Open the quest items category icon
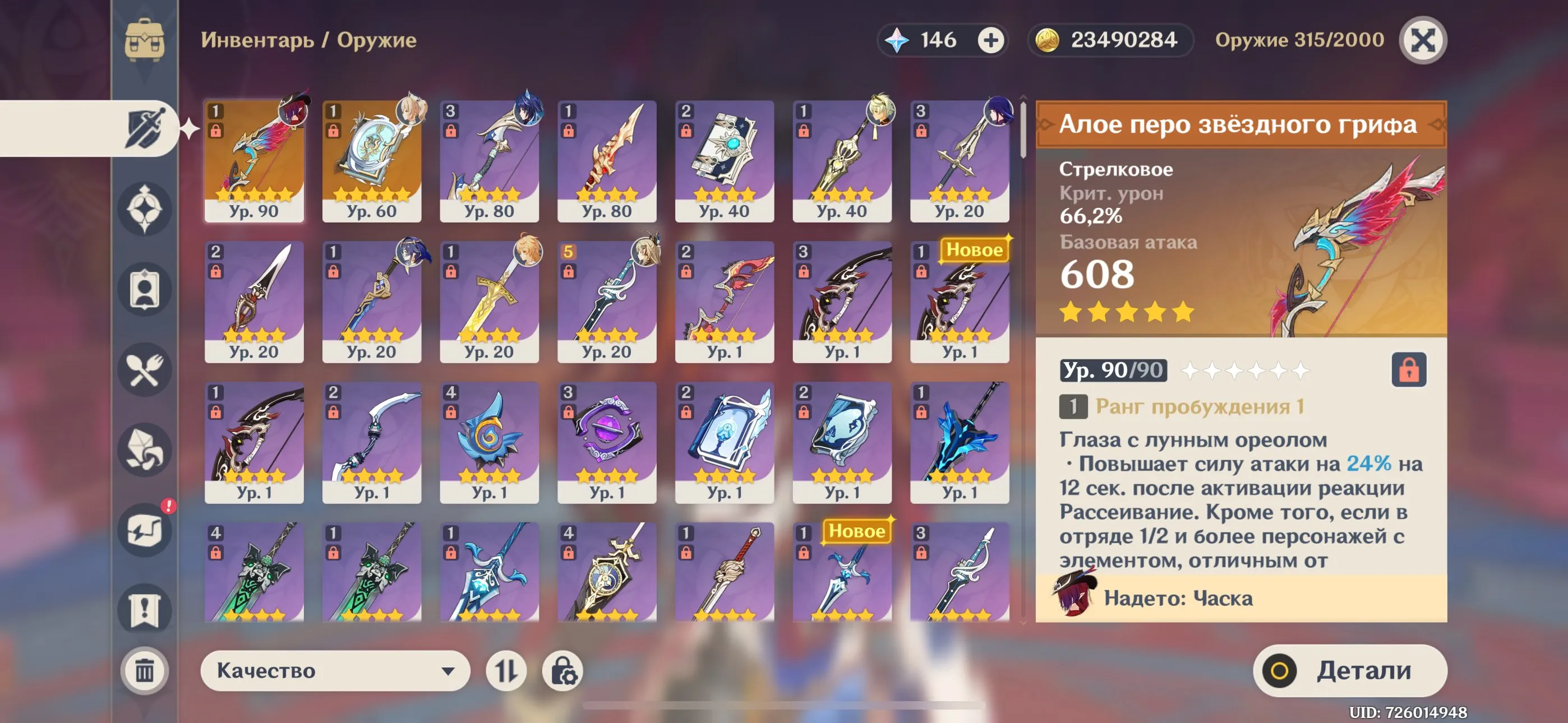This screenshot has height=723, width=1568. click(144, 609)
